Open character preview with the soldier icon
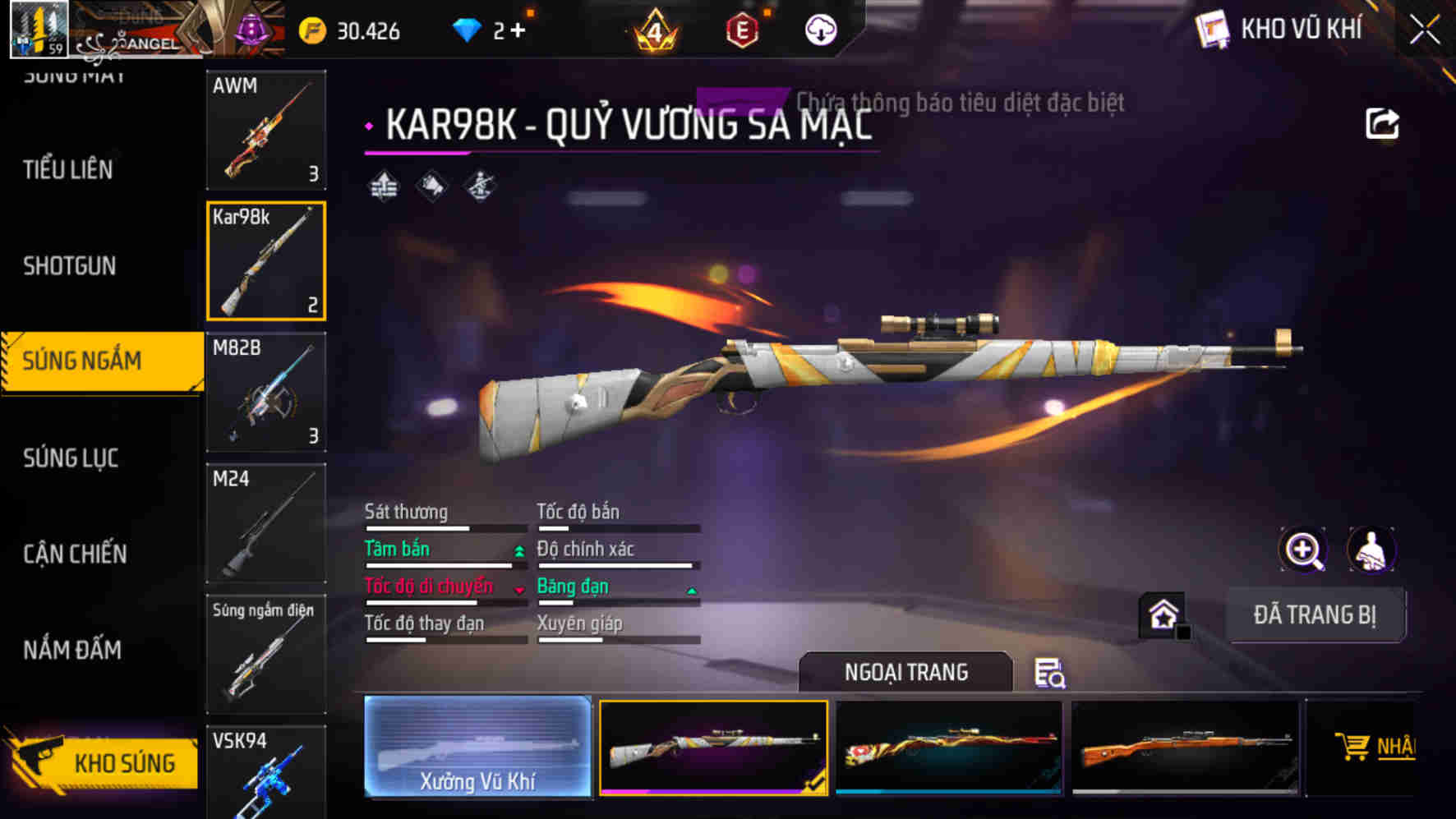 (x=1371, y=550)
